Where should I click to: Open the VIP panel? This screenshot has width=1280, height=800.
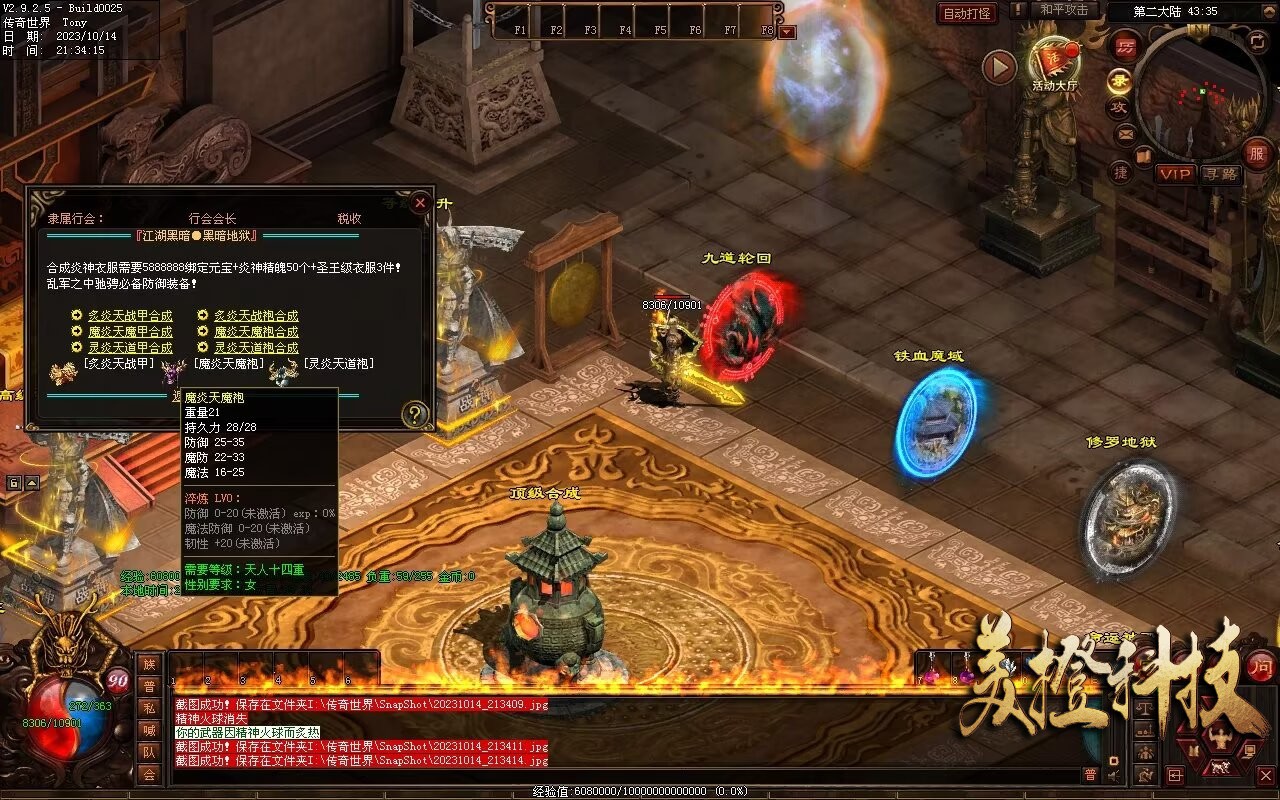(1175, 174)
